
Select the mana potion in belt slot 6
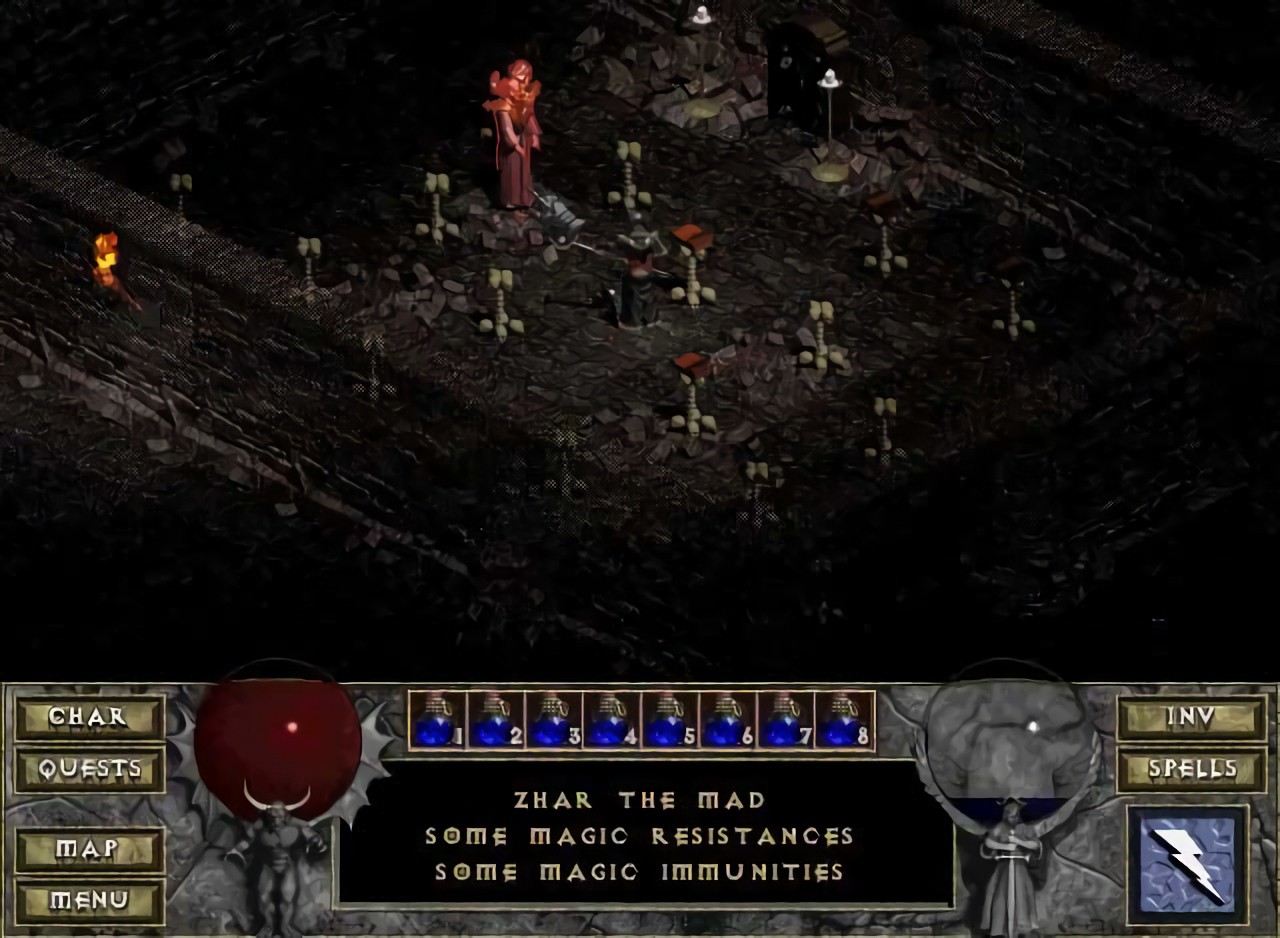[x=727, y=721]
